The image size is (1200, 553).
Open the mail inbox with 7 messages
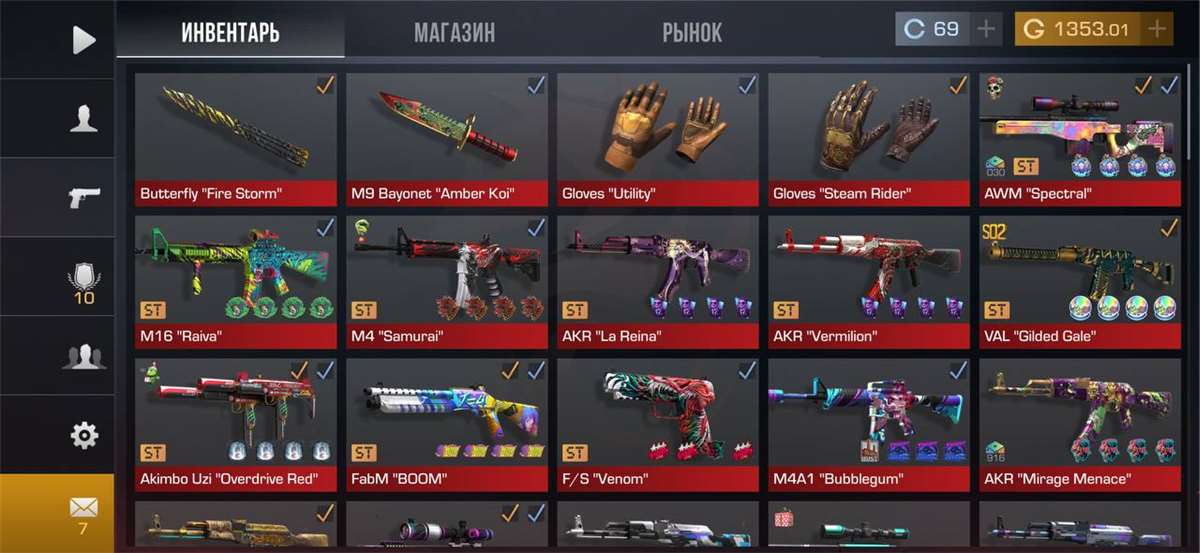tap(84, 513)
